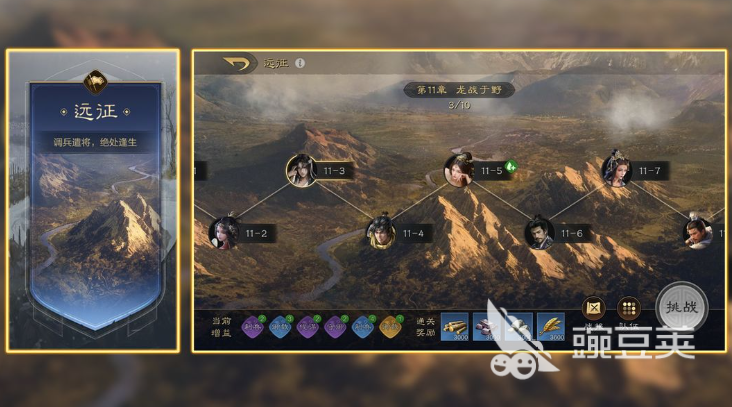Open the expedition info icon
This screenshot has width=732, height=407.
pyautogui.click(x=299, y=64)
